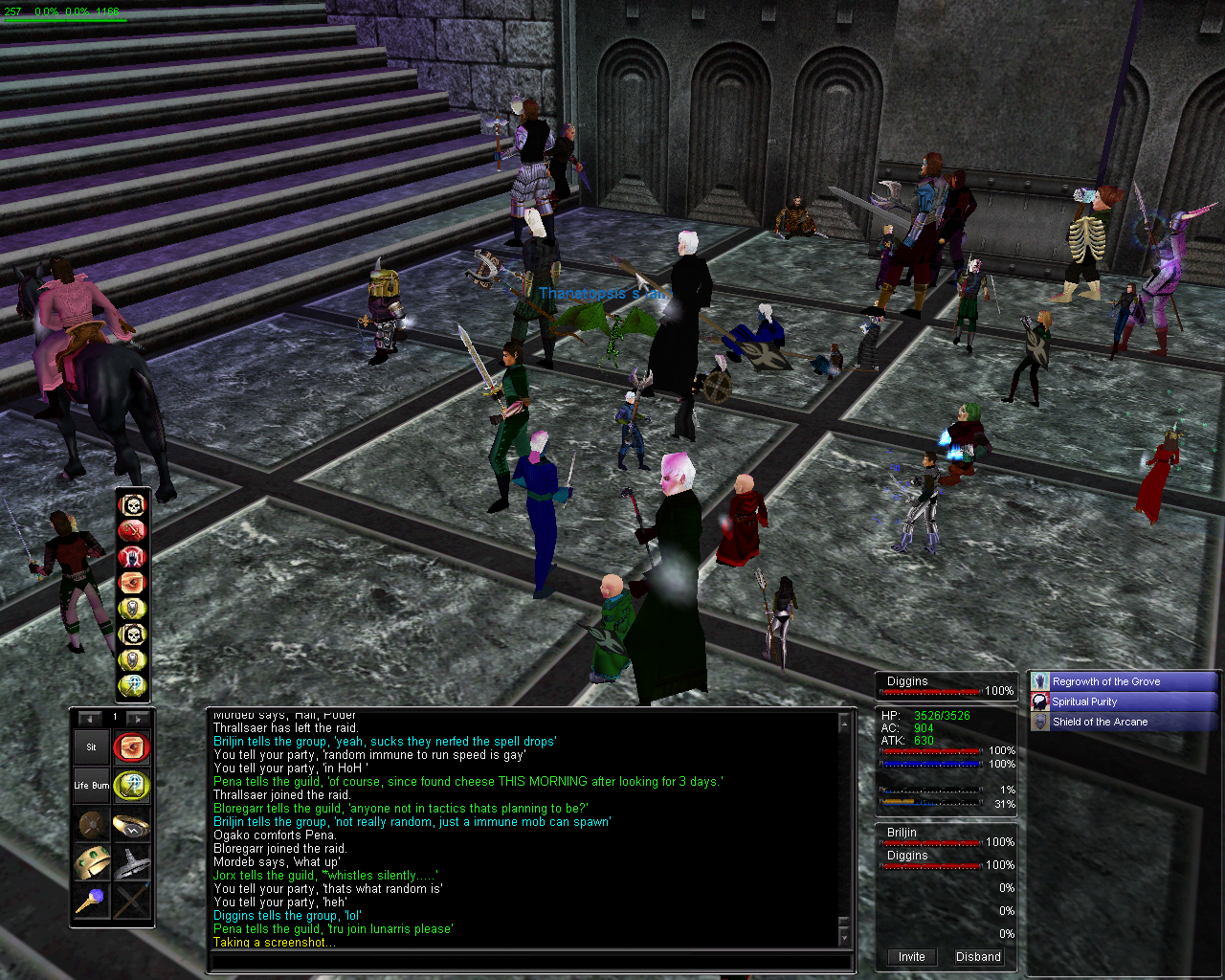The width and height of the screenshot is (1225, 980).
Task: Cast the red sword spell gem
Action: click(132, 530)
